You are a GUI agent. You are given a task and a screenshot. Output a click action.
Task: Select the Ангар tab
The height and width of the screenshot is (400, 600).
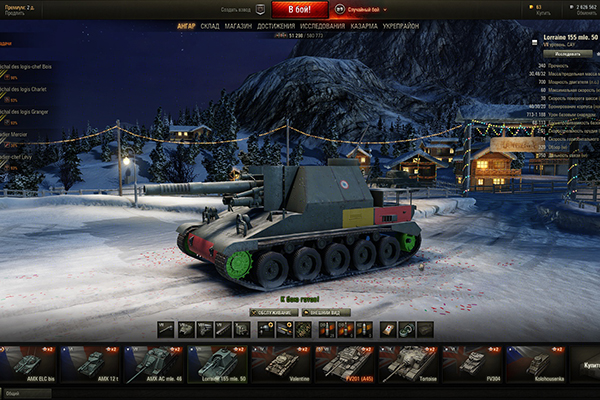(x=186, y=26)
